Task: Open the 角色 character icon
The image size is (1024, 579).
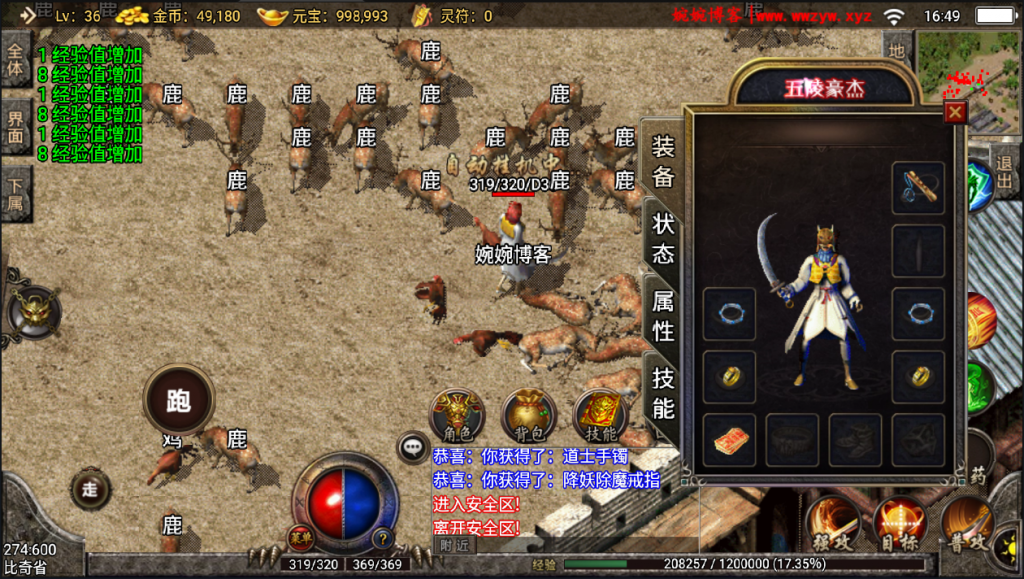Action: (x=457, y=415)
